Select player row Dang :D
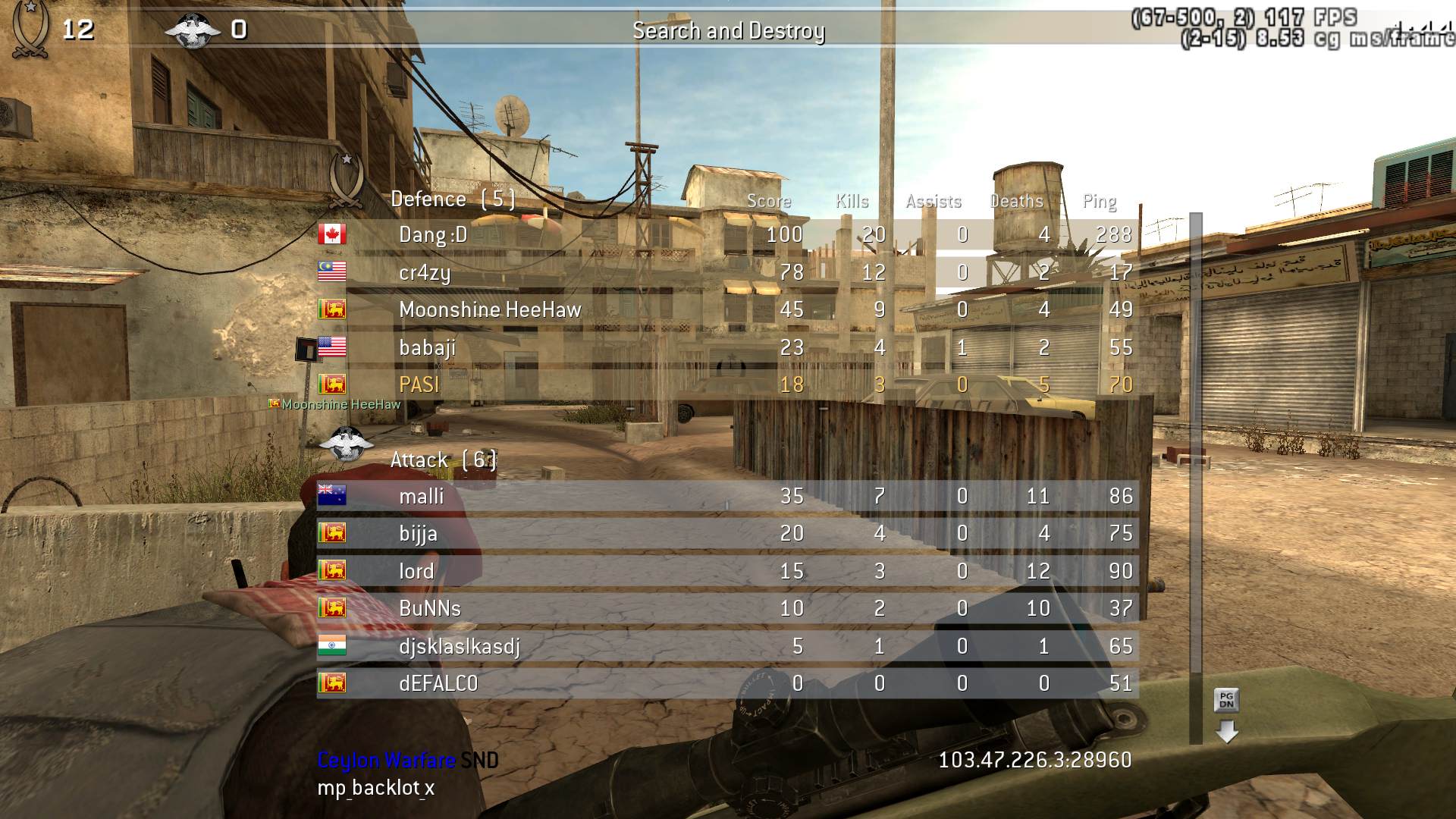This screenshot has width=1456, height=819. 728,234
